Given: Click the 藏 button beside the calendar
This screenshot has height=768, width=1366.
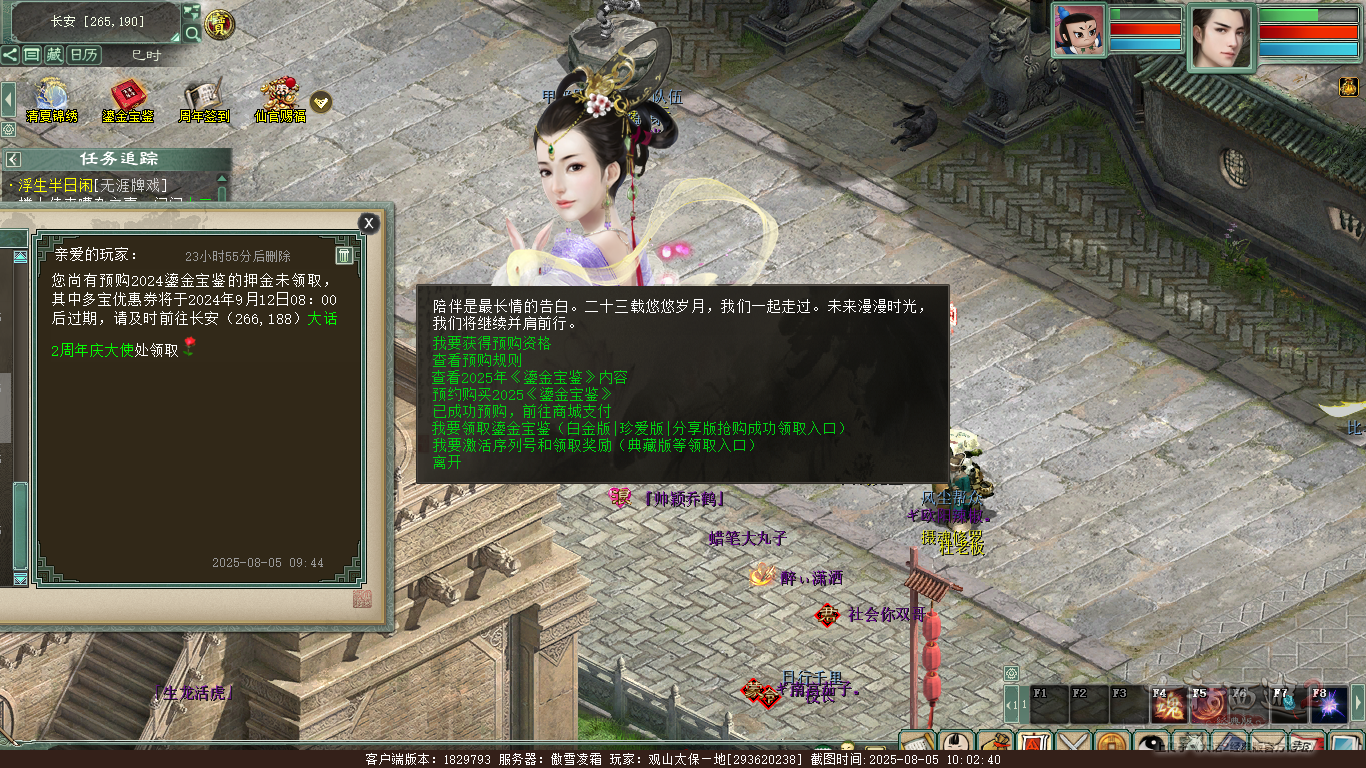Looking at the screenshot, I should pos(54,55).
